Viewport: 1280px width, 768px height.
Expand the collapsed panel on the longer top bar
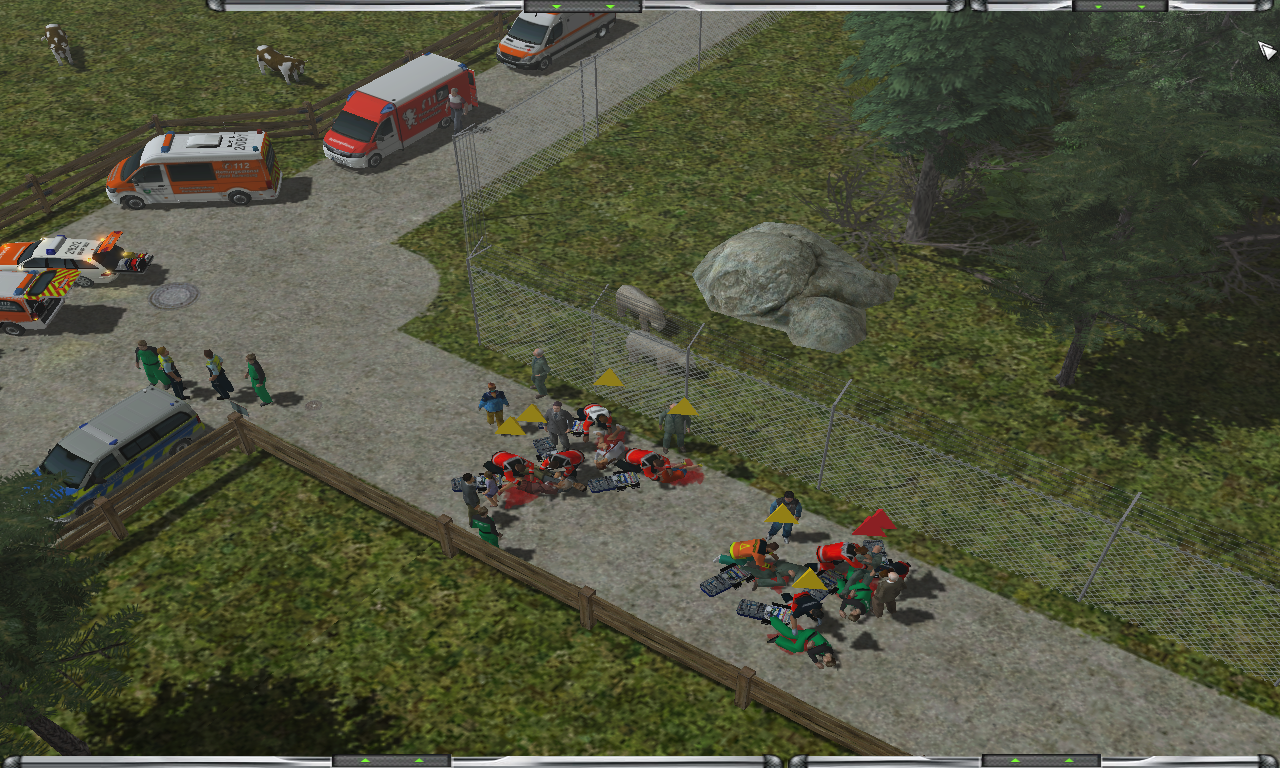click(583, 6)
